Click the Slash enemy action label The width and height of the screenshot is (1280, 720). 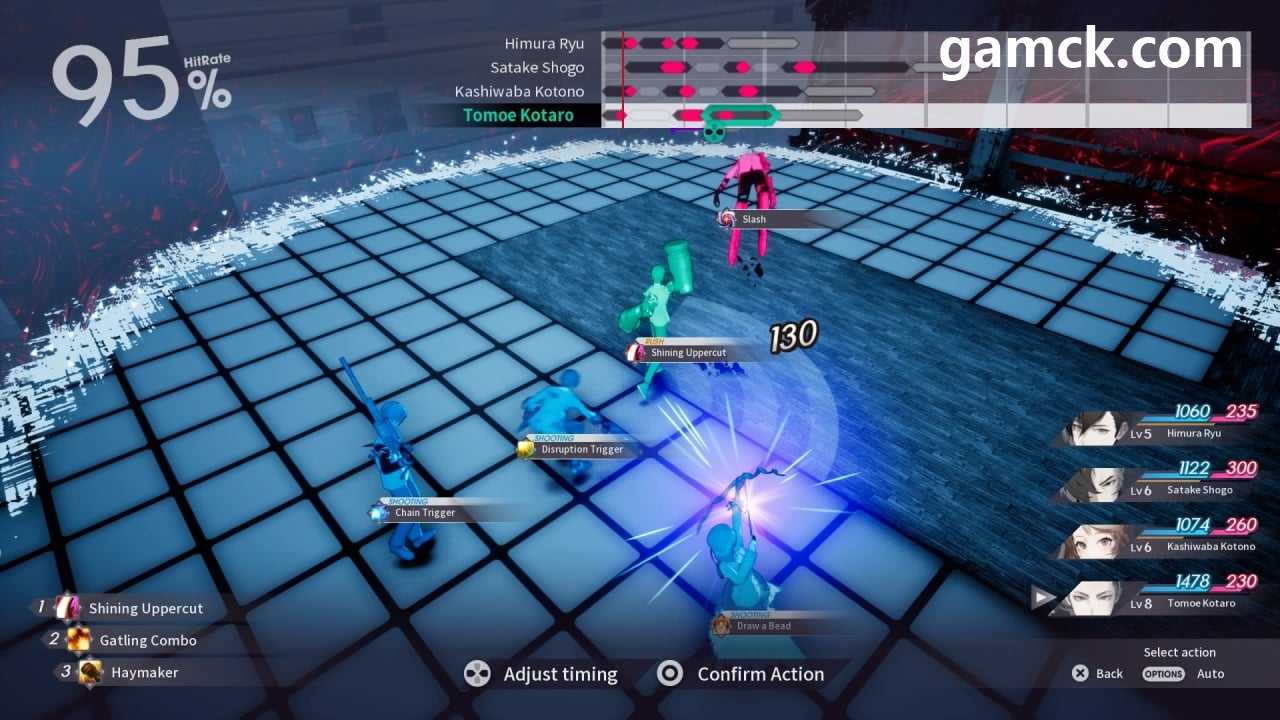pos(754,219)
